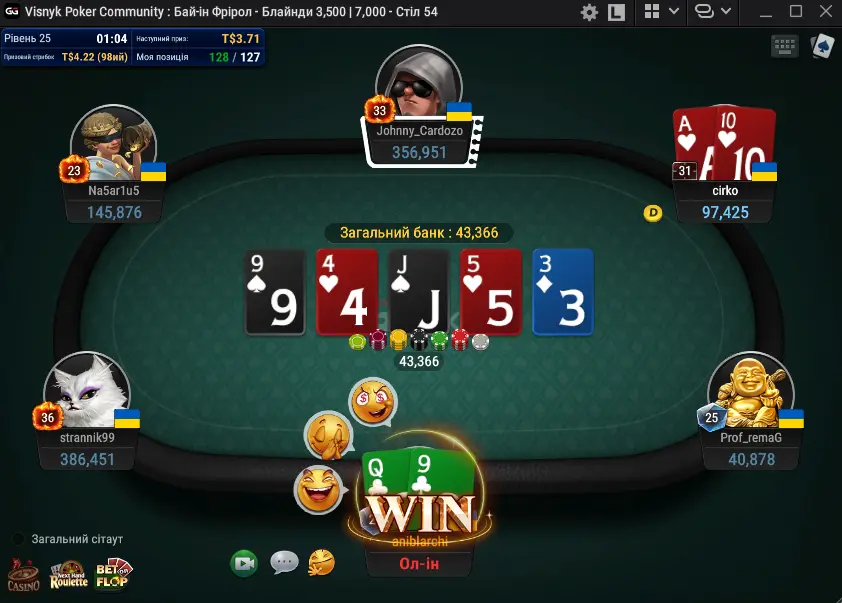842x603 pixels.
Task: Click the spade cards icon
Action: [821, 46]
